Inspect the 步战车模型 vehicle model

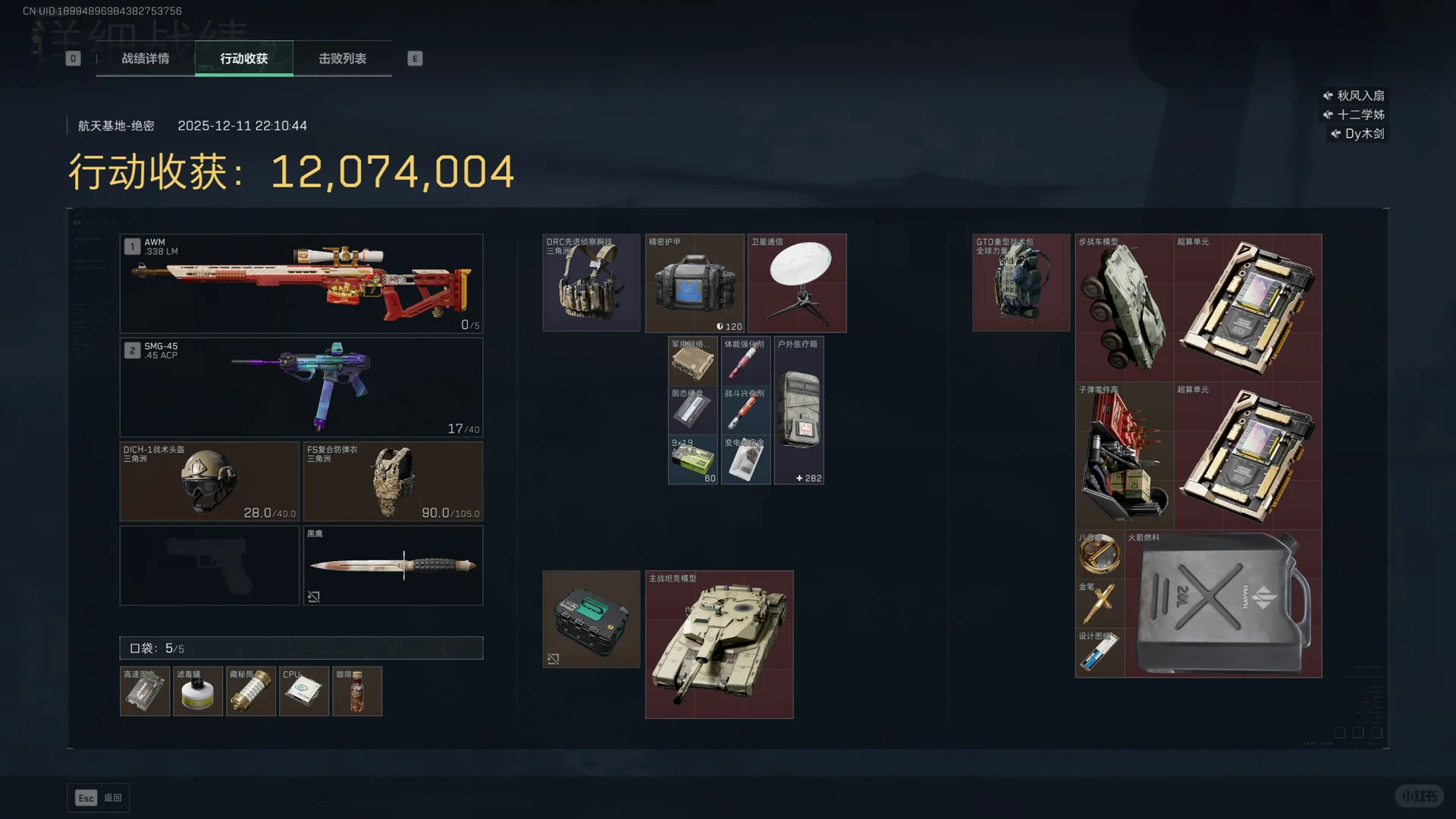[1125, 307]
